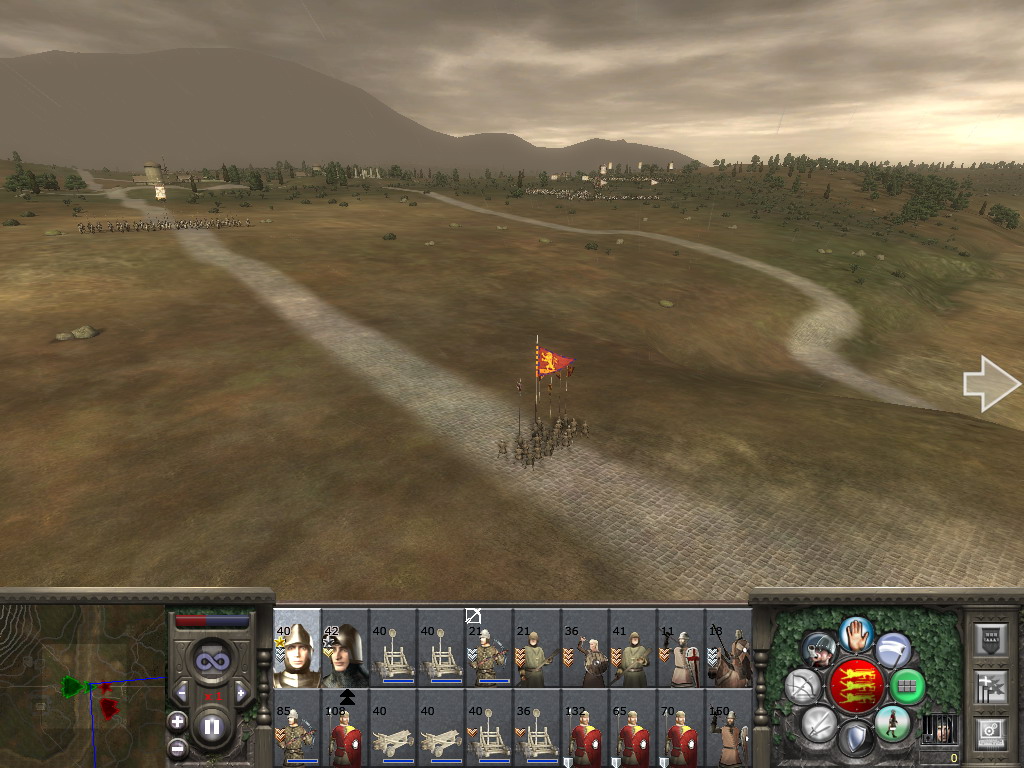Image resolution: width=1024 pixels, height=768 pixels.
Task: Toggle the green formation grid button
Action: click(907, 686)
